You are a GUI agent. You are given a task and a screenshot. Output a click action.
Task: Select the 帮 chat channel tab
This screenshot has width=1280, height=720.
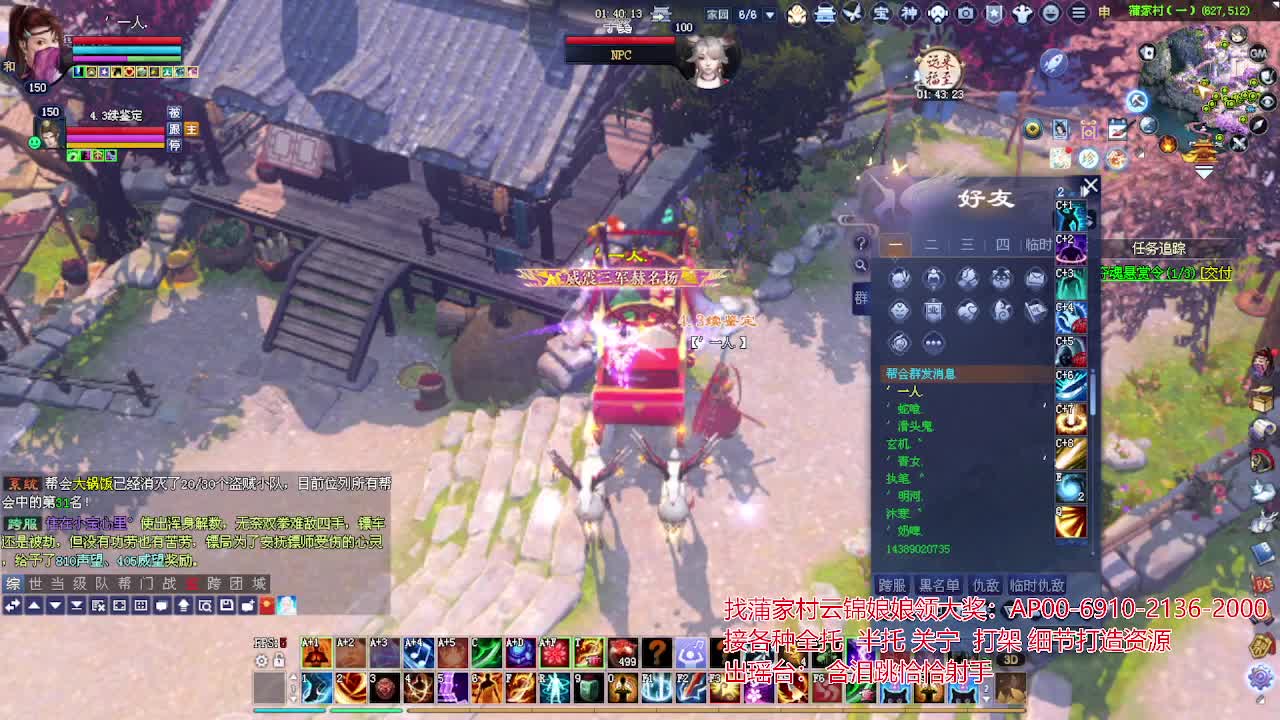click(x=125, y=583)
